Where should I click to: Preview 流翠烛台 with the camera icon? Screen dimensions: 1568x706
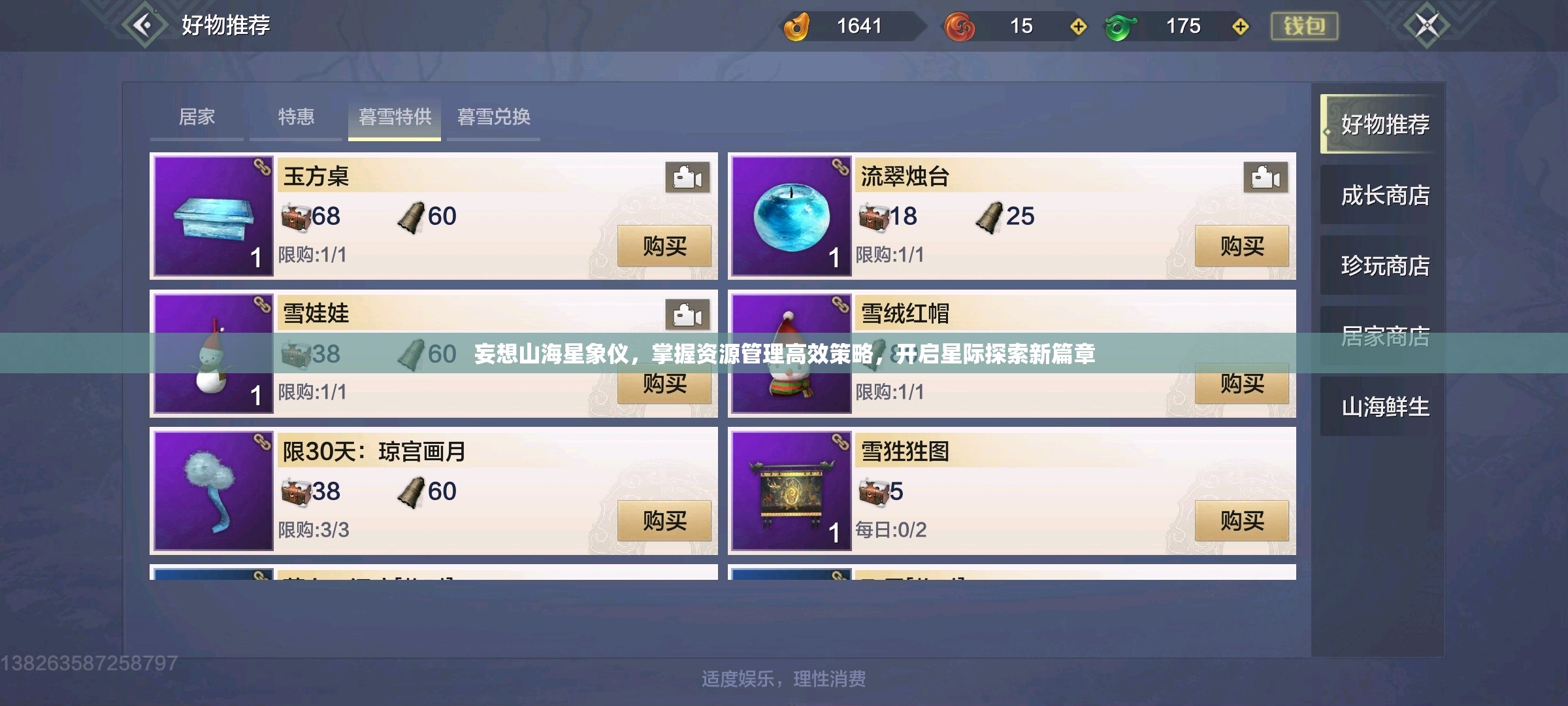(x=1265, y=177)
